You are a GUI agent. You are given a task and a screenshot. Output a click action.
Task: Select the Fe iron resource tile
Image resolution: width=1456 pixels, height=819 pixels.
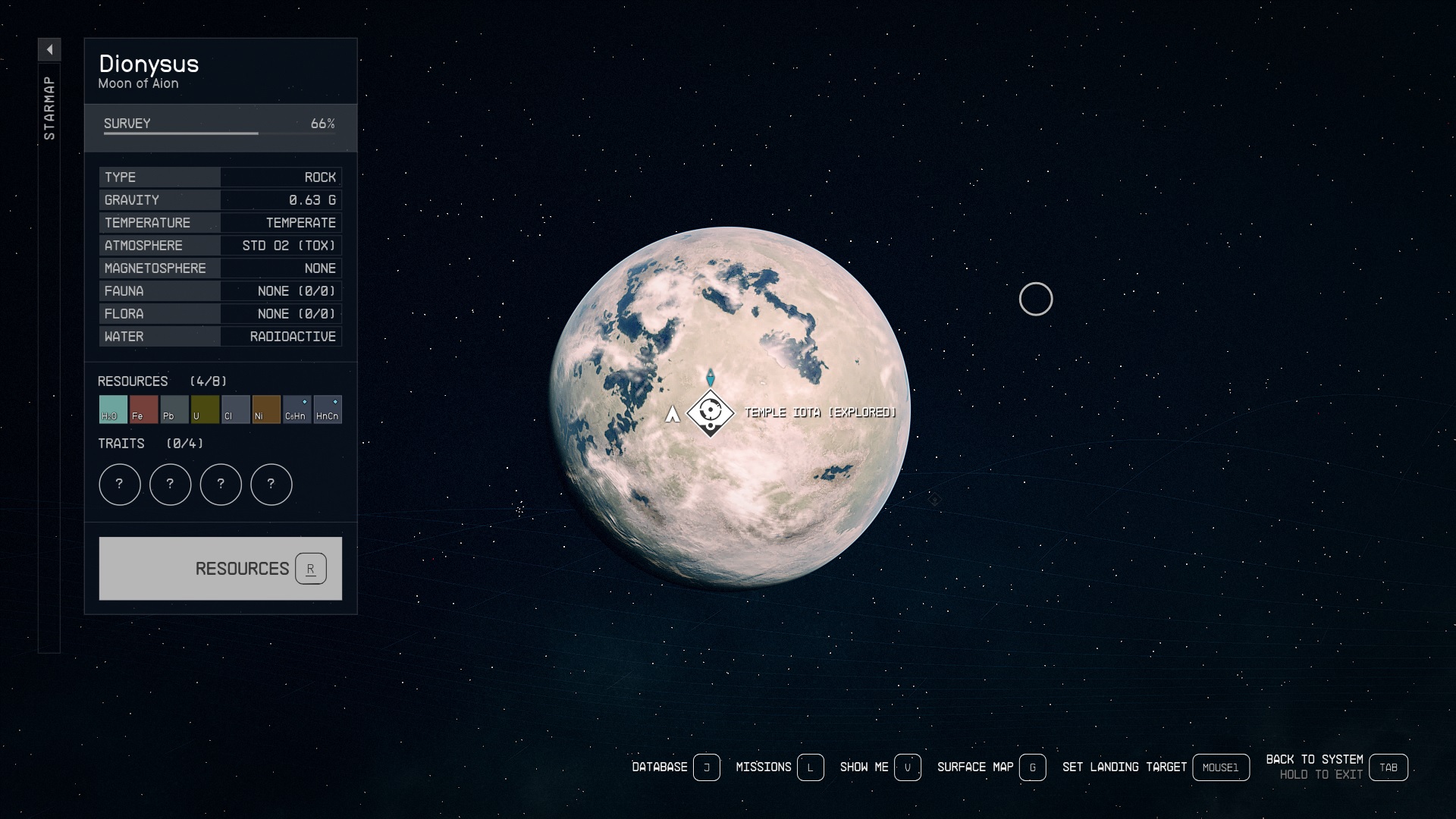click(143, 409)
